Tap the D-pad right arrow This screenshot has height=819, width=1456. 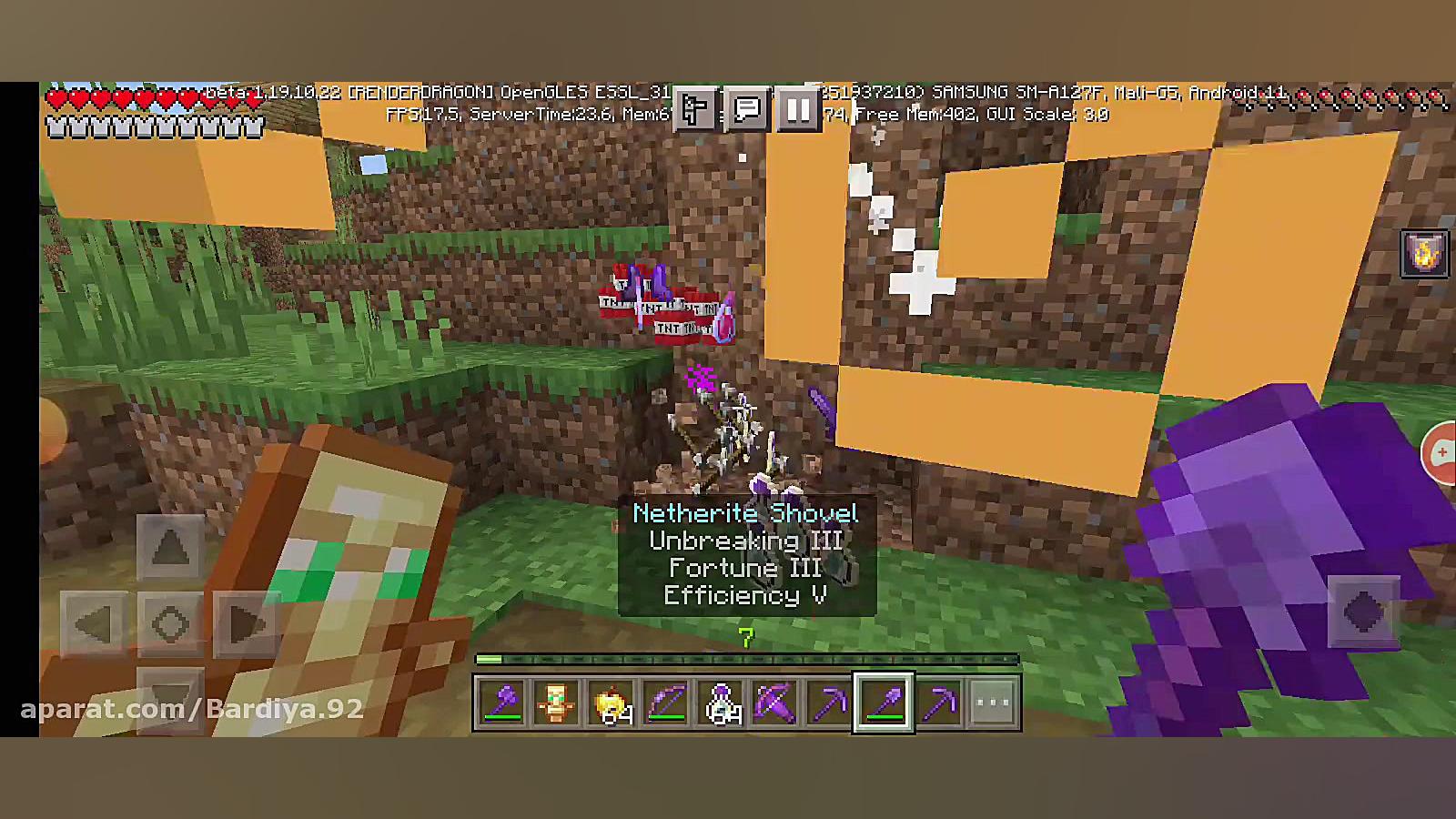[246, 624]
